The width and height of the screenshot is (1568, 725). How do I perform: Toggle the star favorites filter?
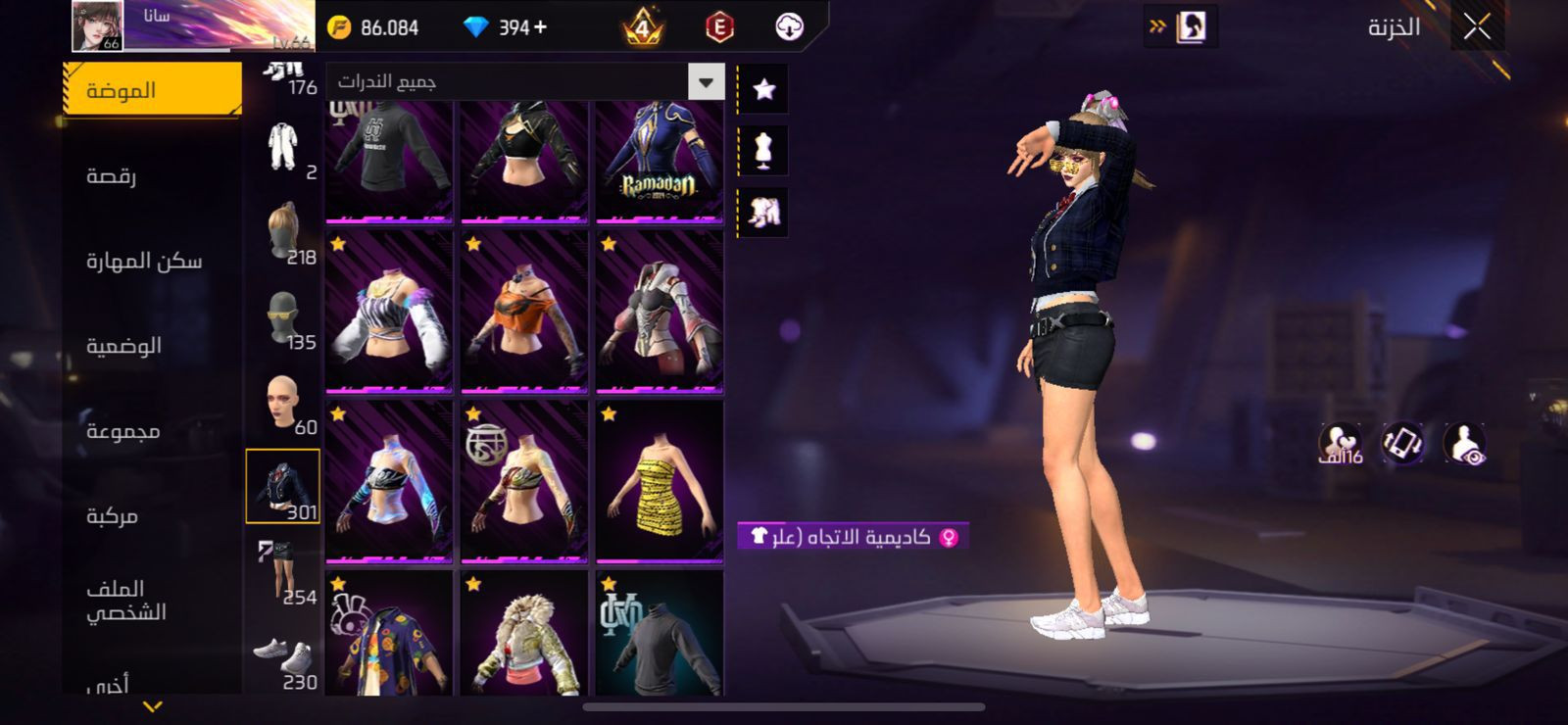point(763,89)
